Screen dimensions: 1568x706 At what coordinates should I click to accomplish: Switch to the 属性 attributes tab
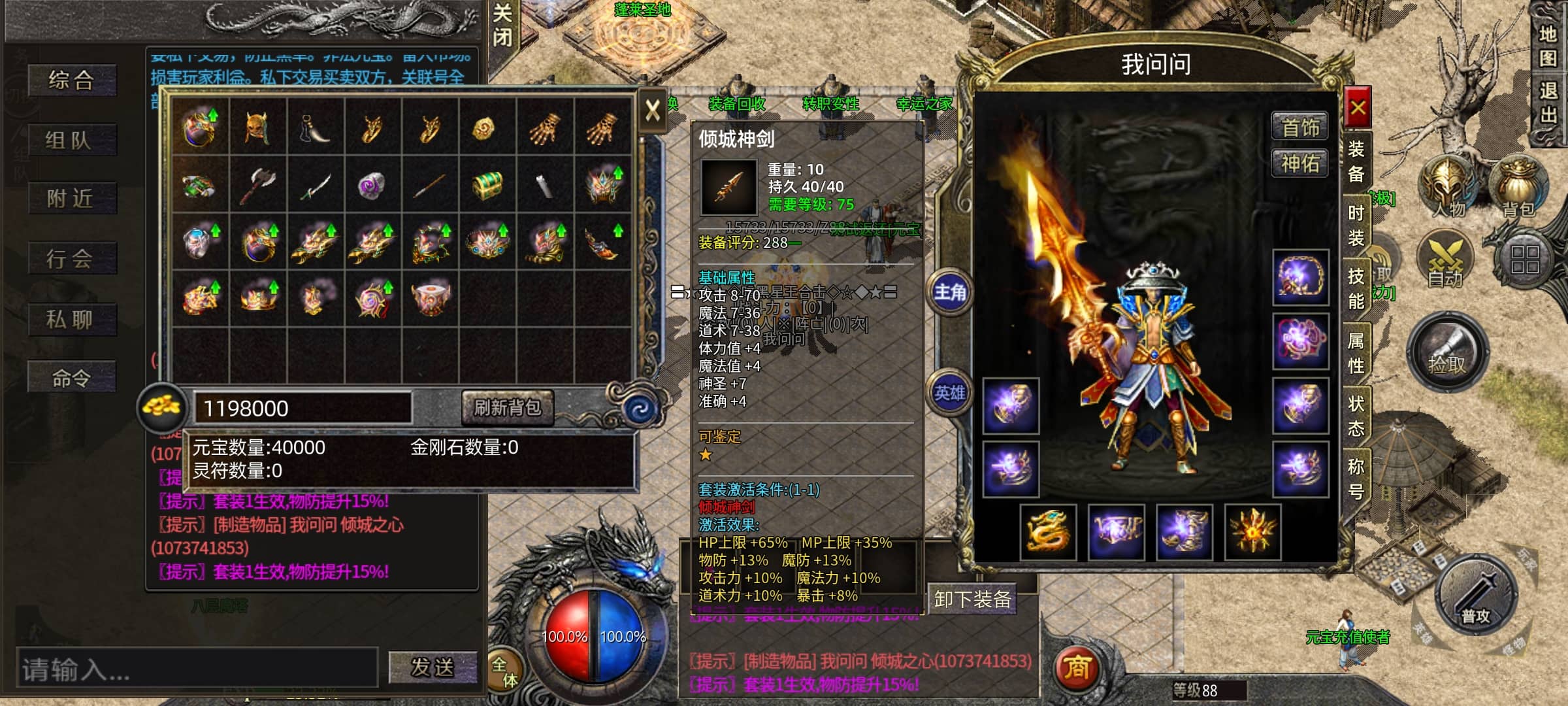(x=1356, y=352)
